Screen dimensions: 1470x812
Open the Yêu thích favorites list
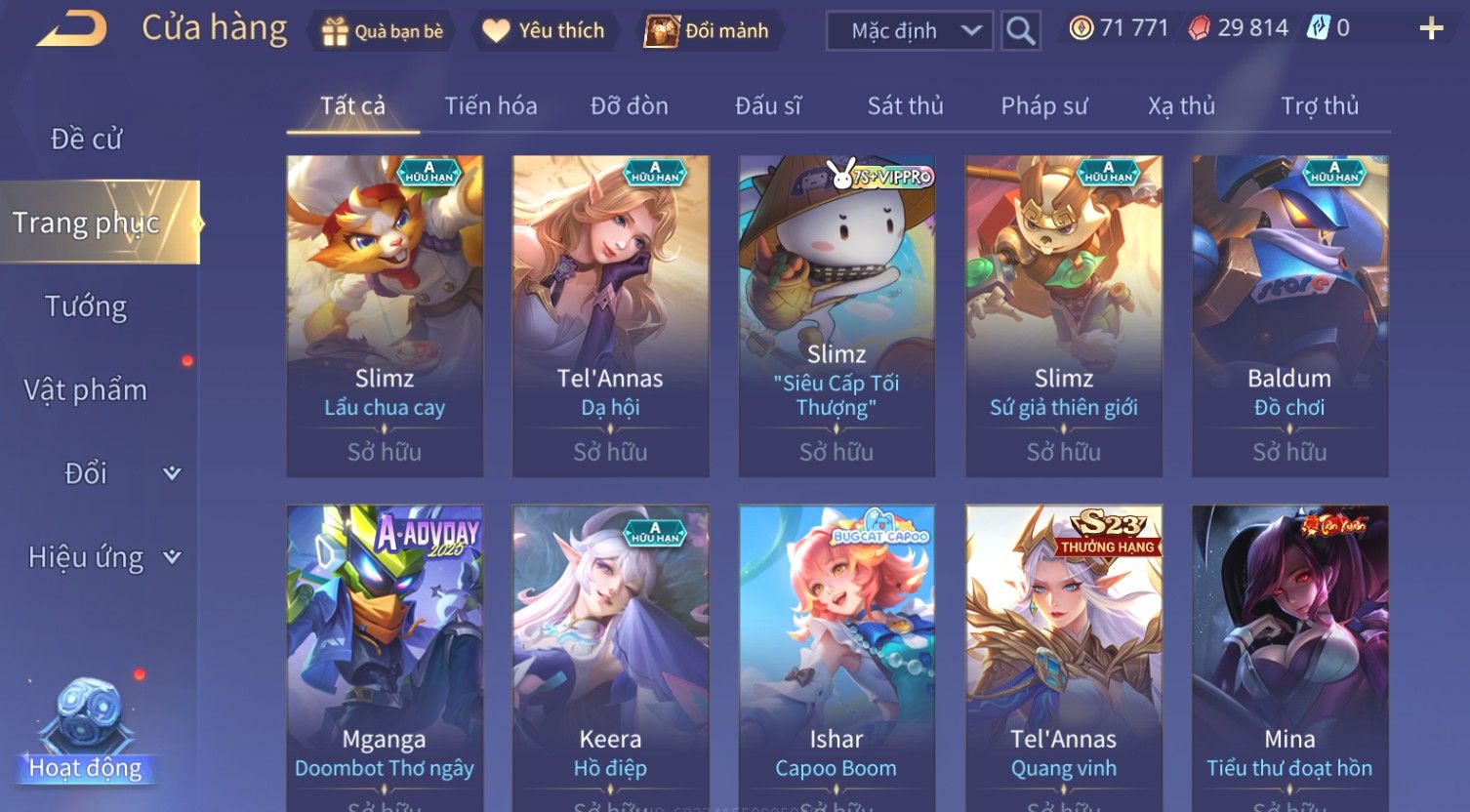point(544,31)
